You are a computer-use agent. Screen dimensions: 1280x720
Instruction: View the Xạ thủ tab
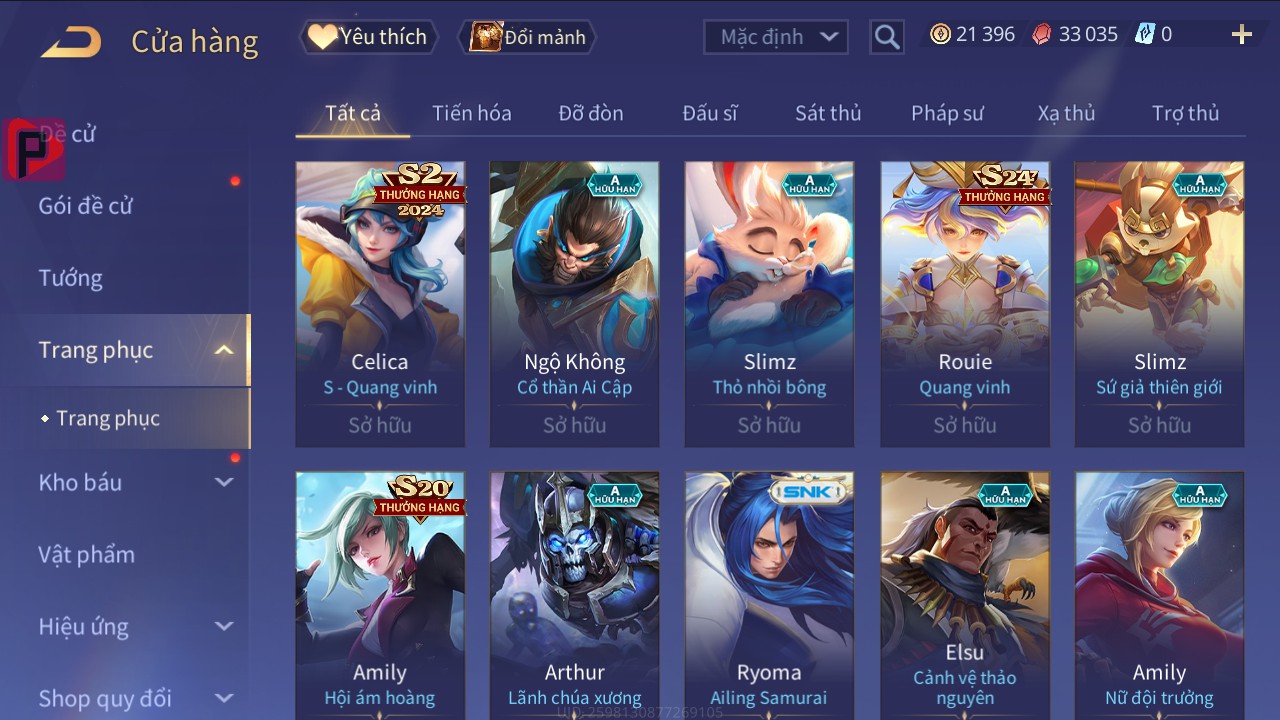click(x=1066, y=113)
